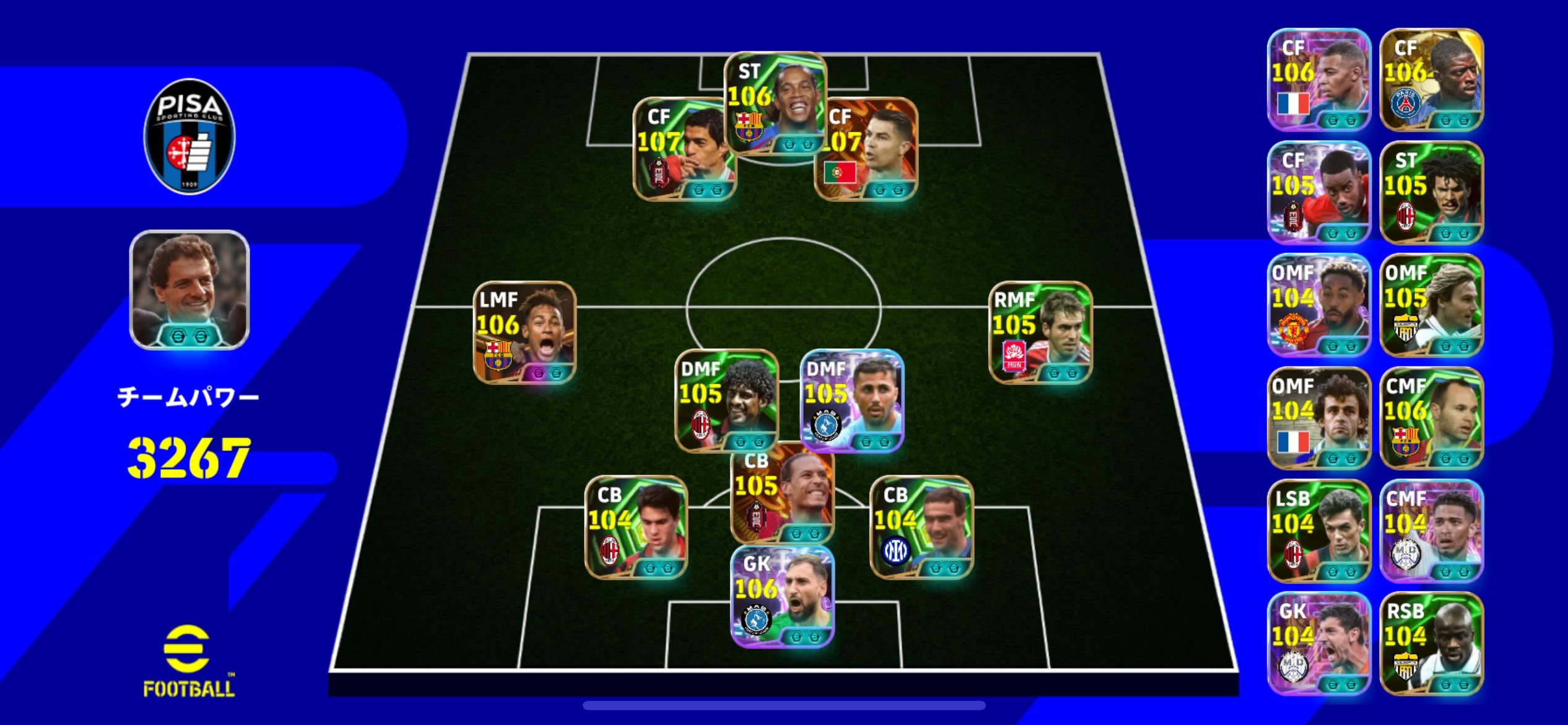Select the RMF 105 player card
This screenshot has width=1568, height=725.
coord(1040,333)
